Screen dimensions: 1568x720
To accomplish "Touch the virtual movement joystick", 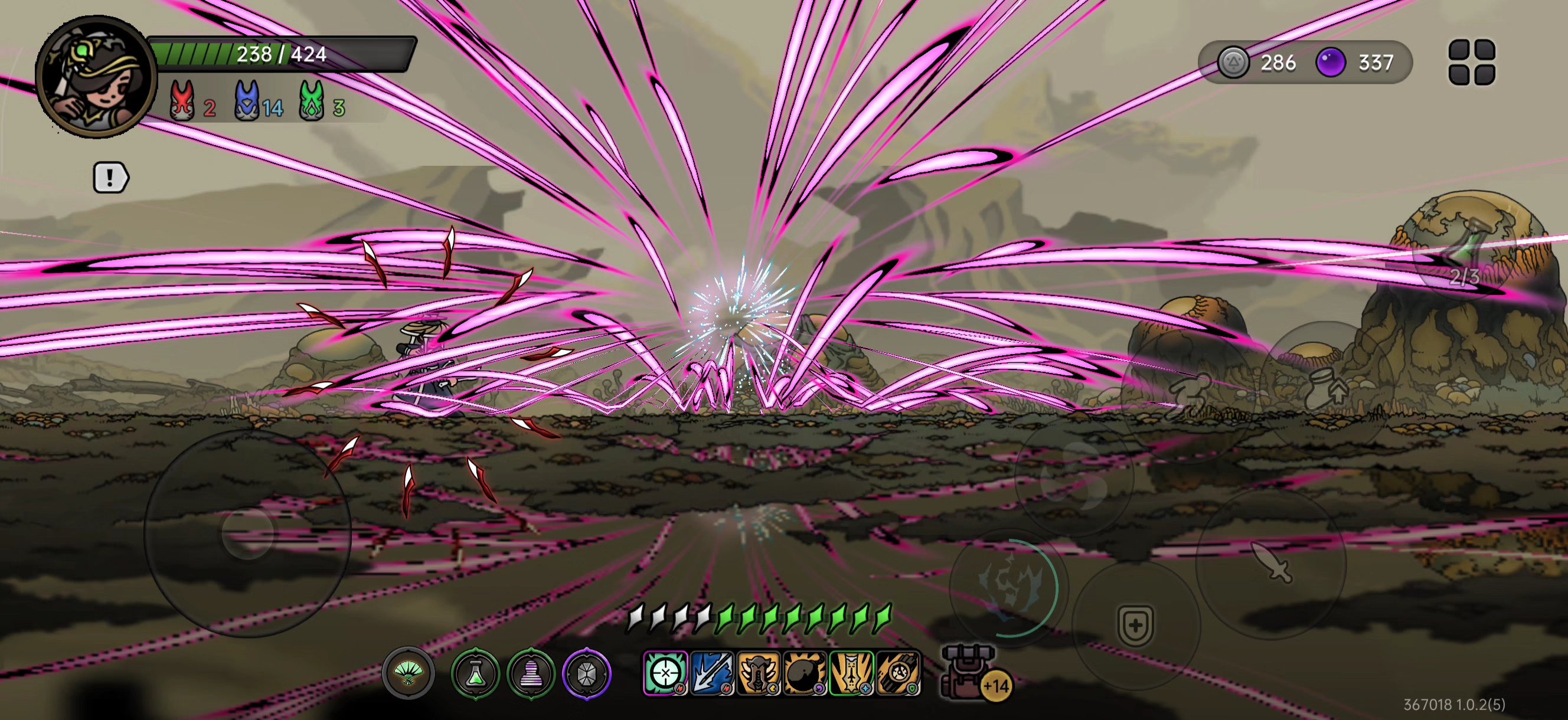I will point(247,533).
